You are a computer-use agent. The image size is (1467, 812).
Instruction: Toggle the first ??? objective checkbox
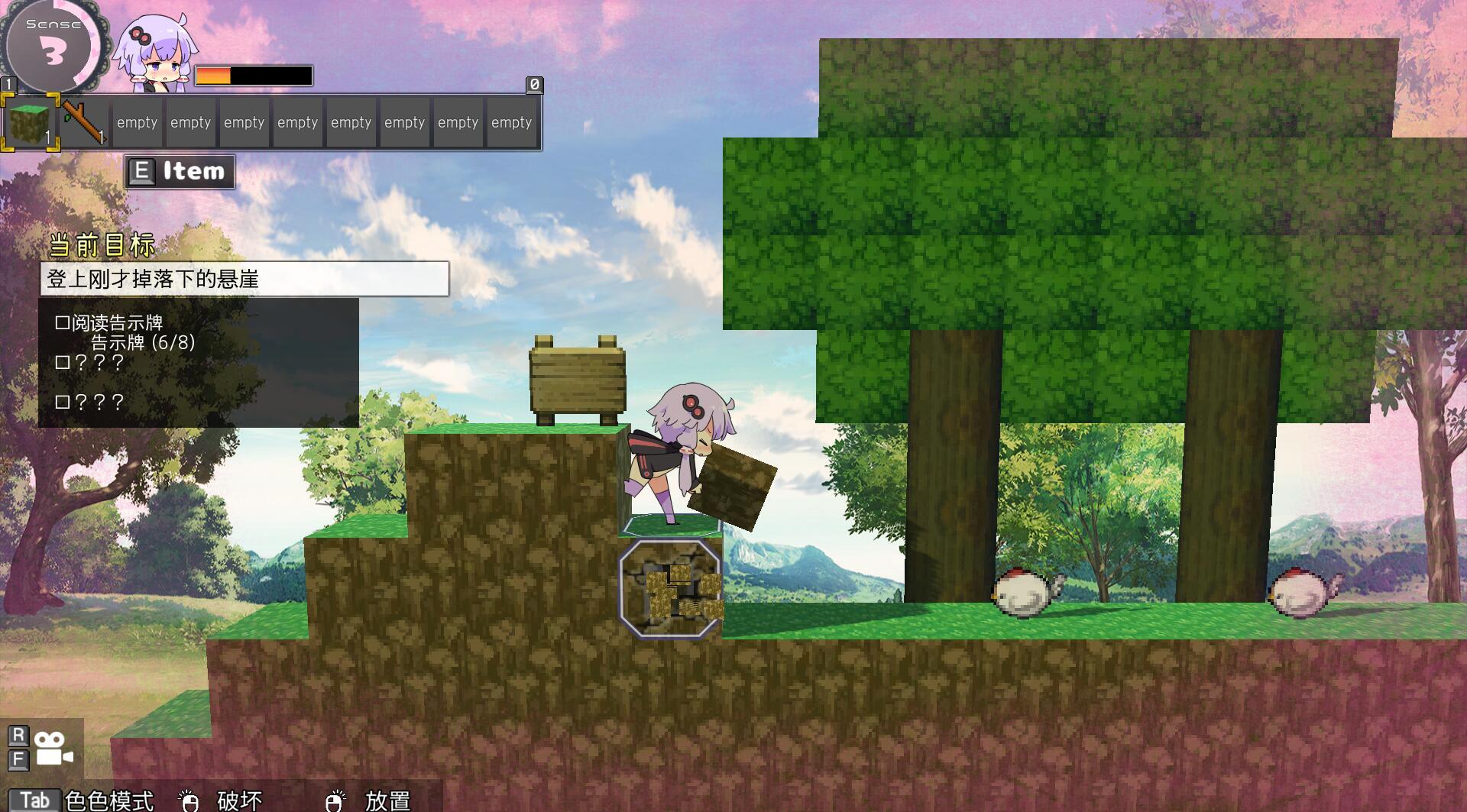coord(64,362)
